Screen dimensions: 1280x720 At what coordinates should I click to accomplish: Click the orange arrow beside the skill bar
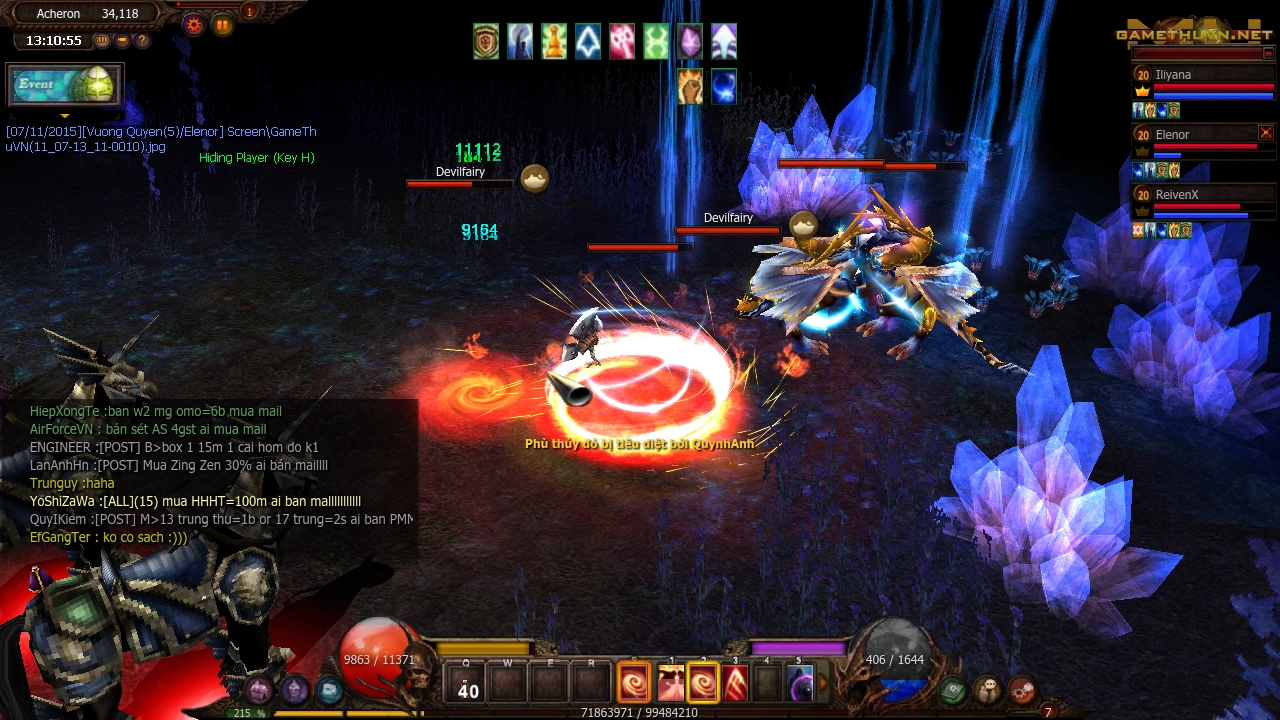[824, 684]
